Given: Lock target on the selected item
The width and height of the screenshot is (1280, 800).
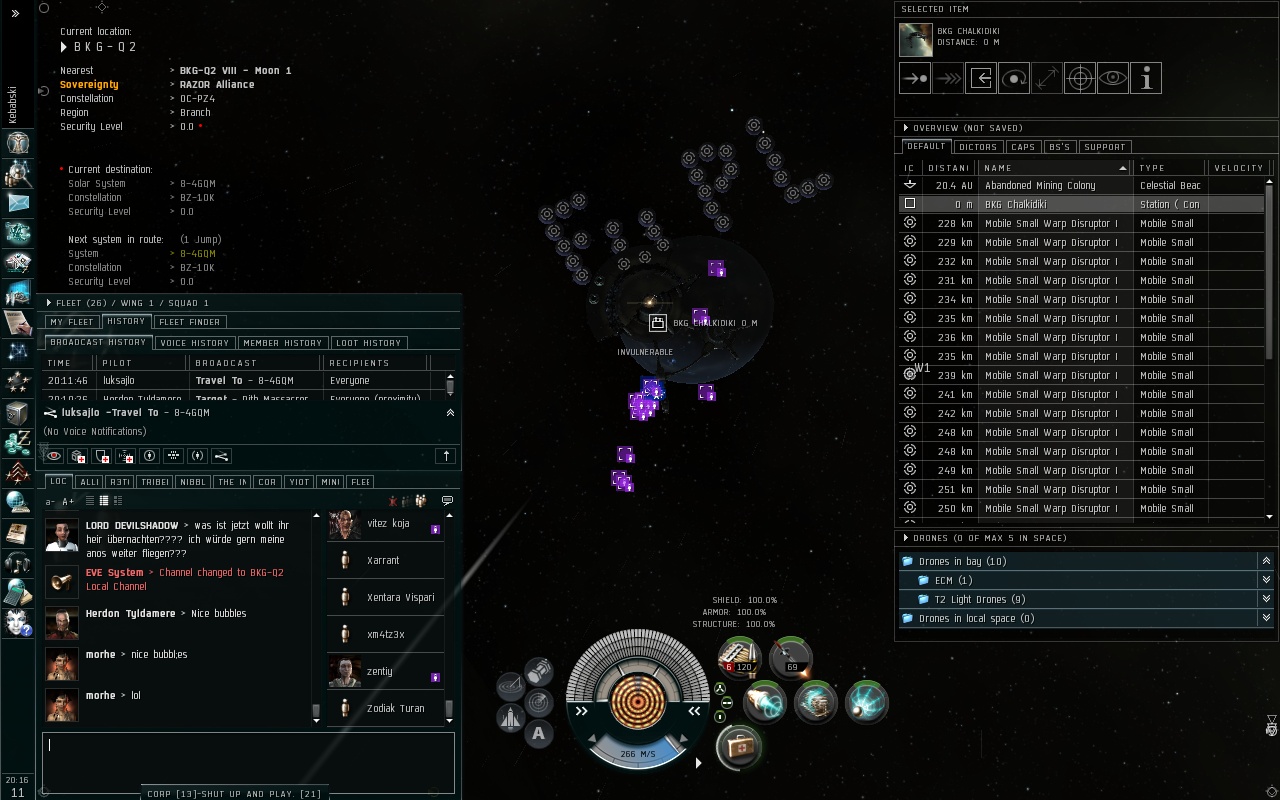Looking at the screenshot, I should coord(1080,78).
